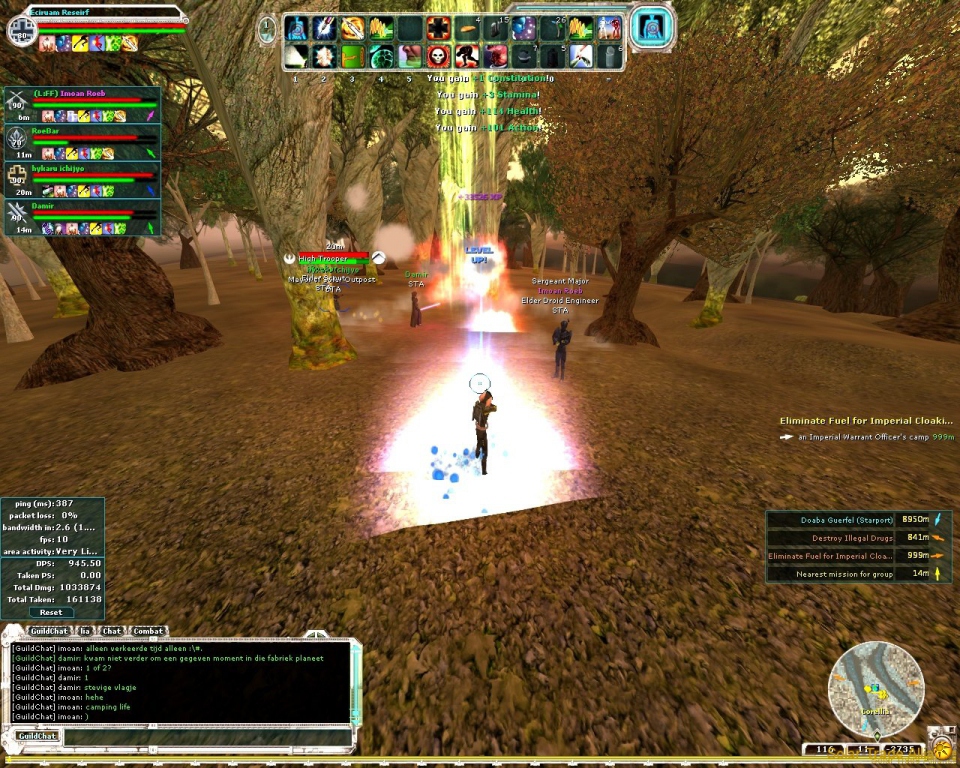Click the large target-body button beside toolbar
This screenshot has width=960, height=768.
(650, 28)
